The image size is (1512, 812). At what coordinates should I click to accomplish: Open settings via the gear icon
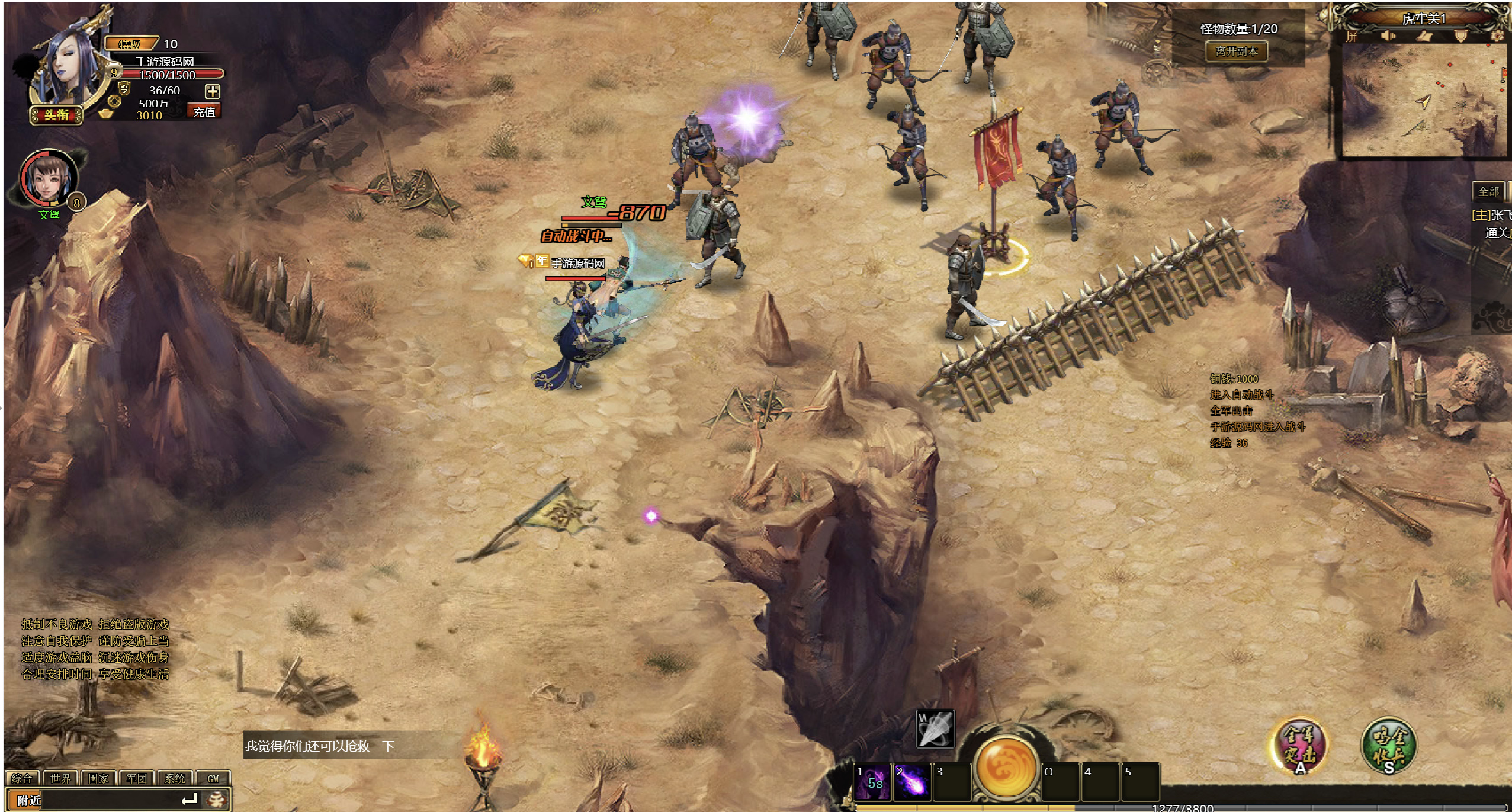1497,37
